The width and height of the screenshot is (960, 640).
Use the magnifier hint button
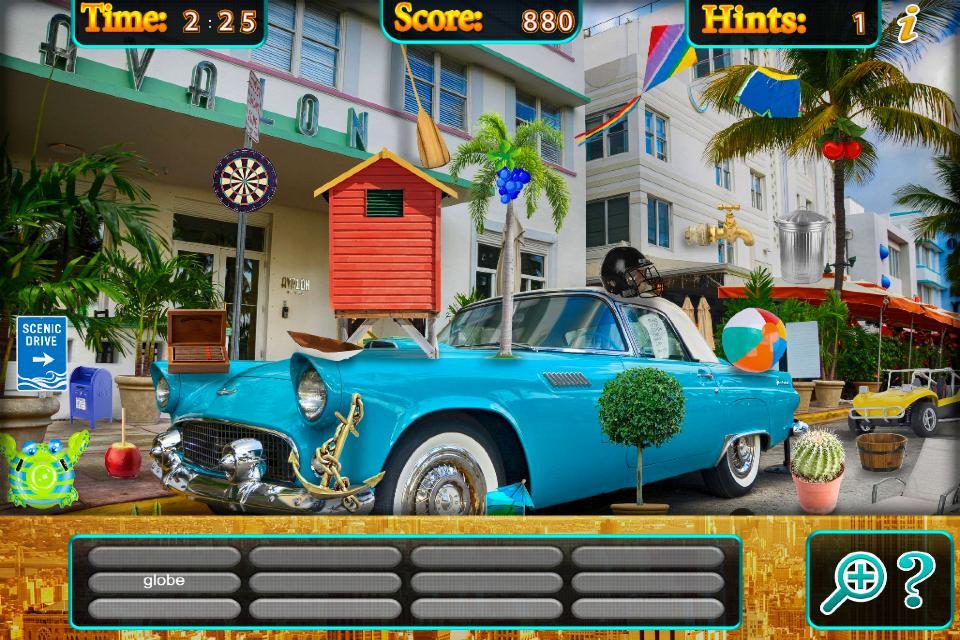click(848, 583)
